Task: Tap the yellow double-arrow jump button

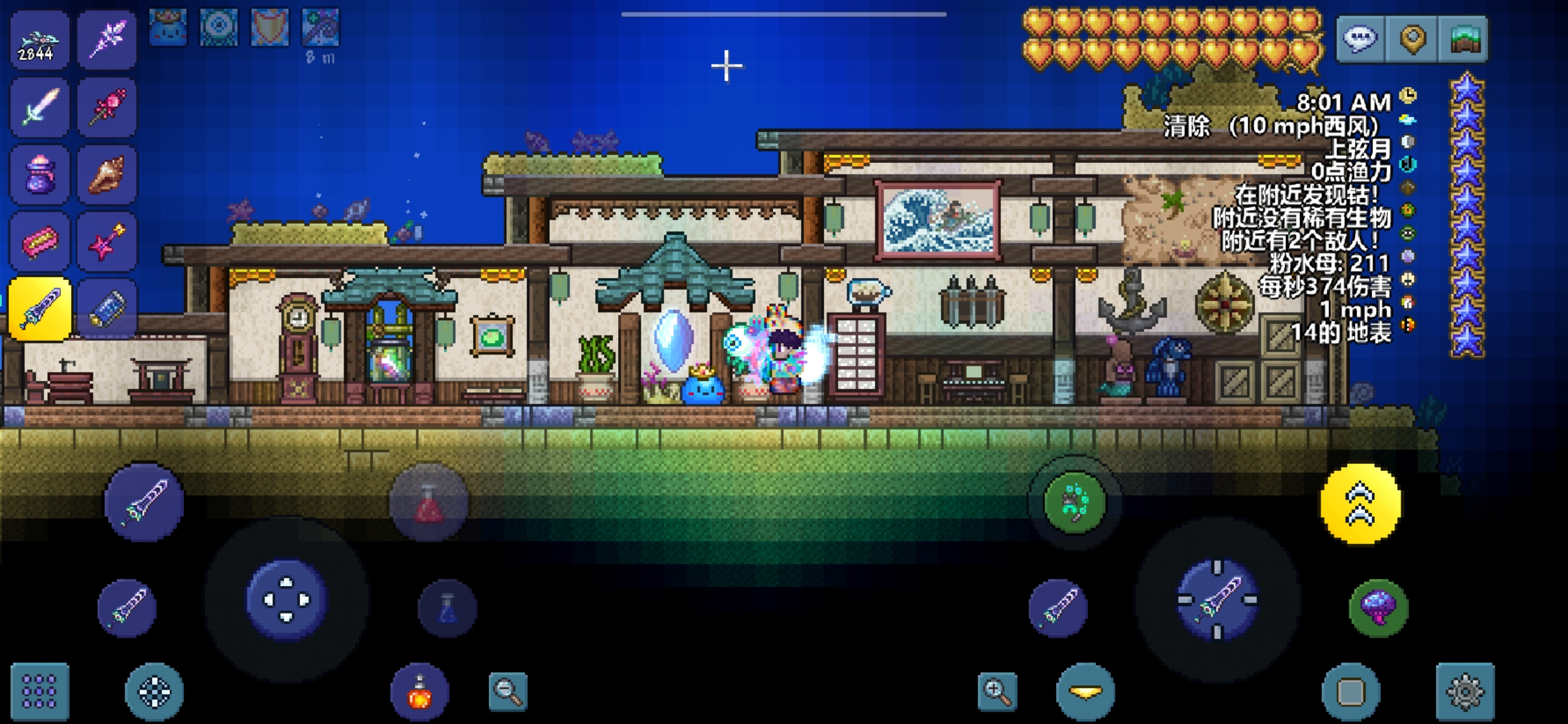Action: (1360, 504)
